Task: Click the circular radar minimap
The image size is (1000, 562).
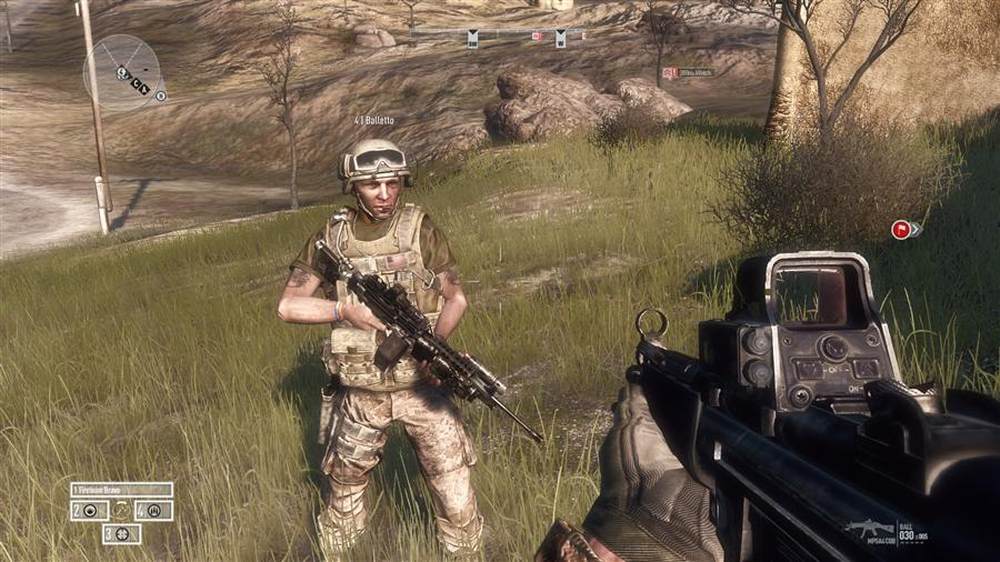Action: tap(122, 72)
